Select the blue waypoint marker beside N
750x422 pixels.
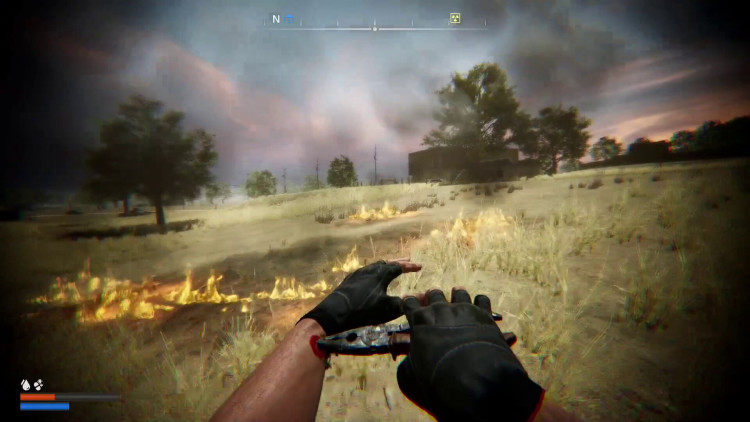pos(289,18)
